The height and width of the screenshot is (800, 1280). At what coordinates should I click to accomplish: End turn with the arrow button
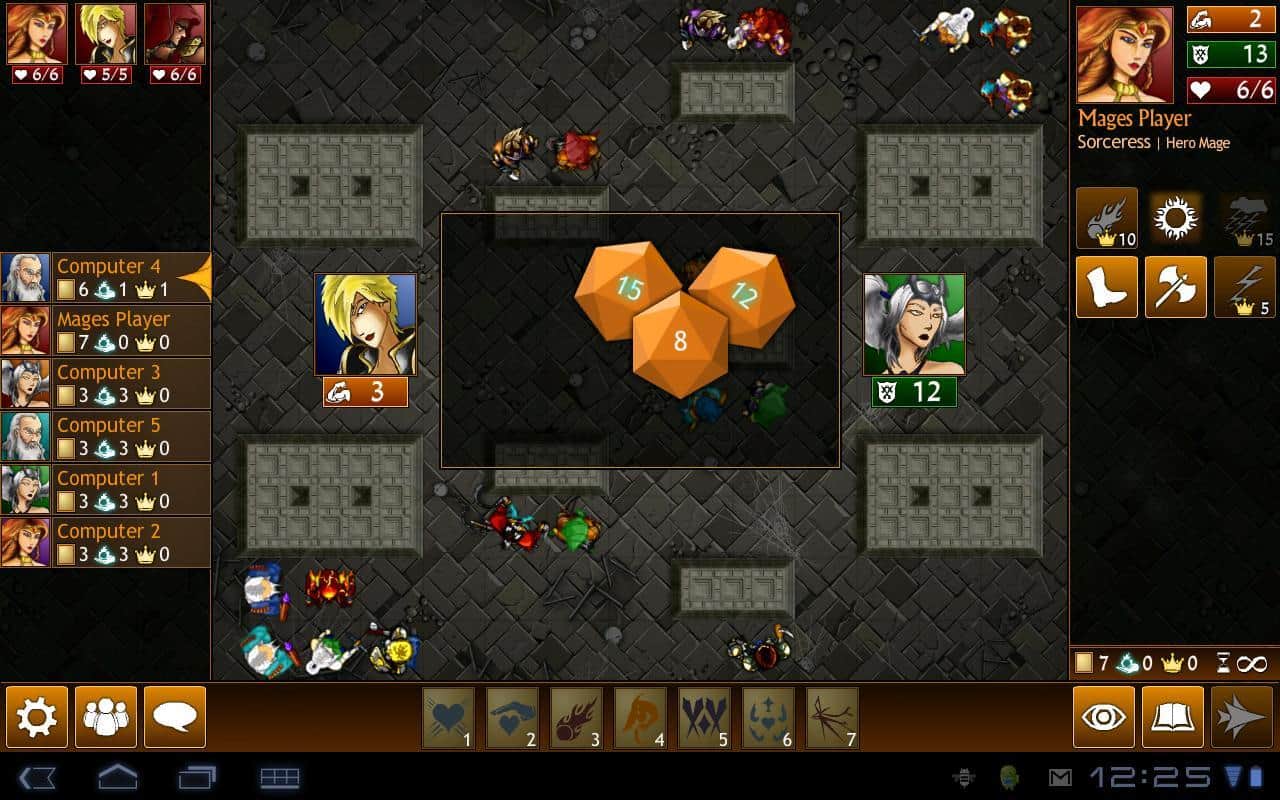pyautogui.click(x=1242, y=716)
